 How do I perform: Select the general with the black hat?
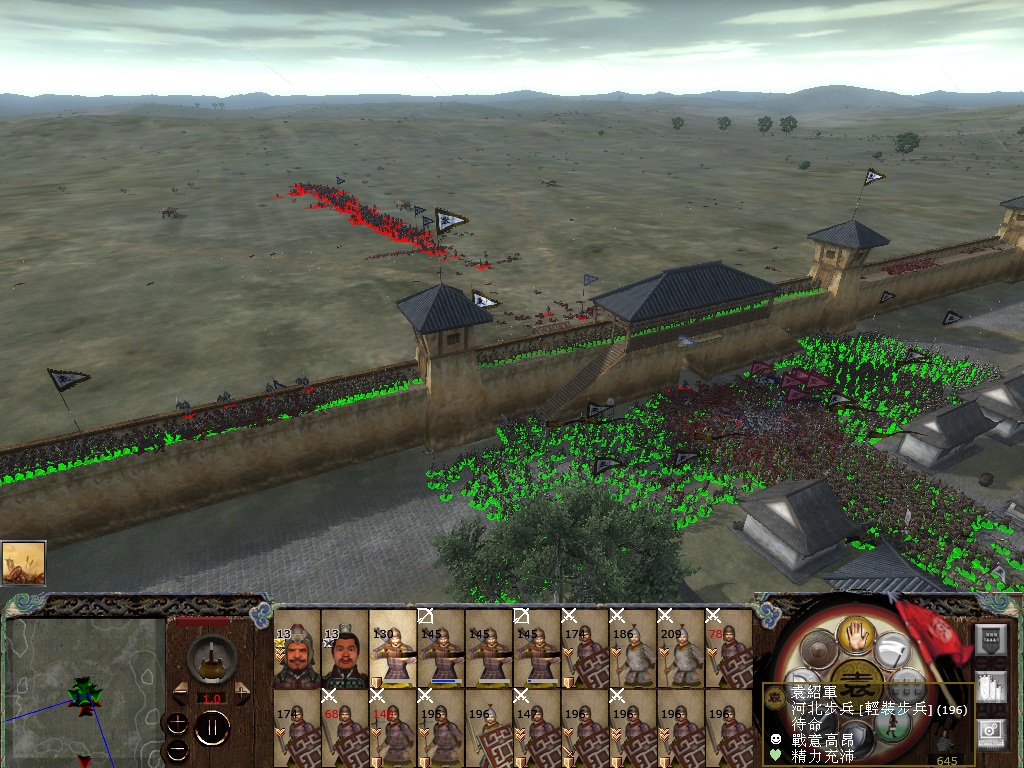pyautogui.click(x=345, y=650)
